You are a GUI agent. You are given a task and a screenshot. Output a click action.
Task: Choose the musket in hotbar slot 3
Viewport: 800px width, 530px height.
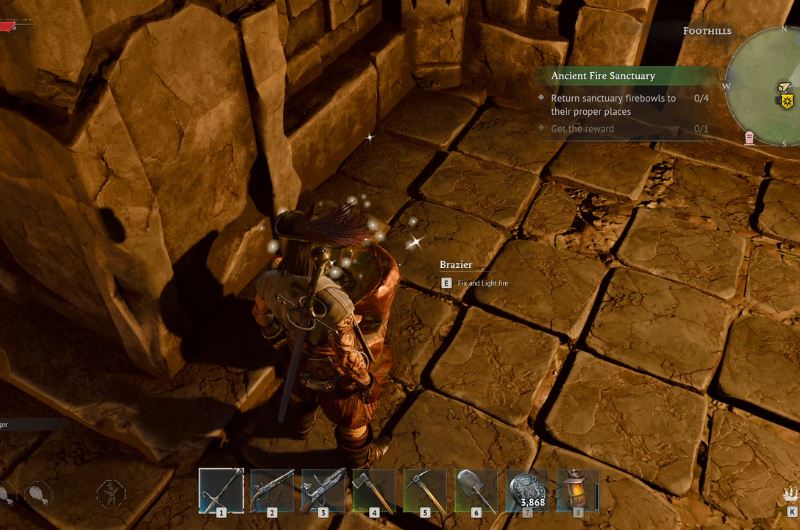coord(323,490)
